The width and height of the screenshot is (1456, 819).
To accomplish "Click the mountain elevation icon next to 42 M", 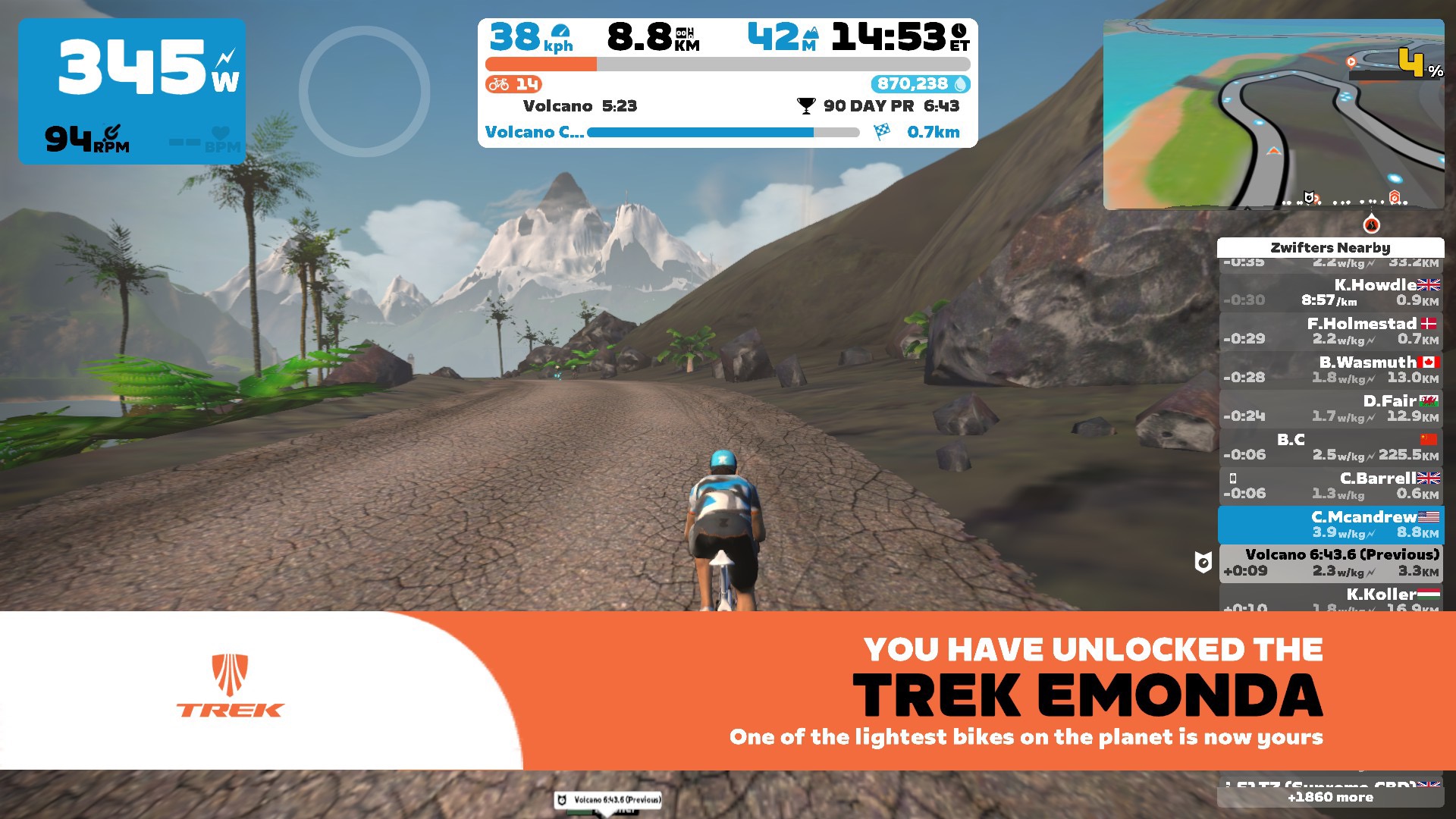I will click(810, 32).
